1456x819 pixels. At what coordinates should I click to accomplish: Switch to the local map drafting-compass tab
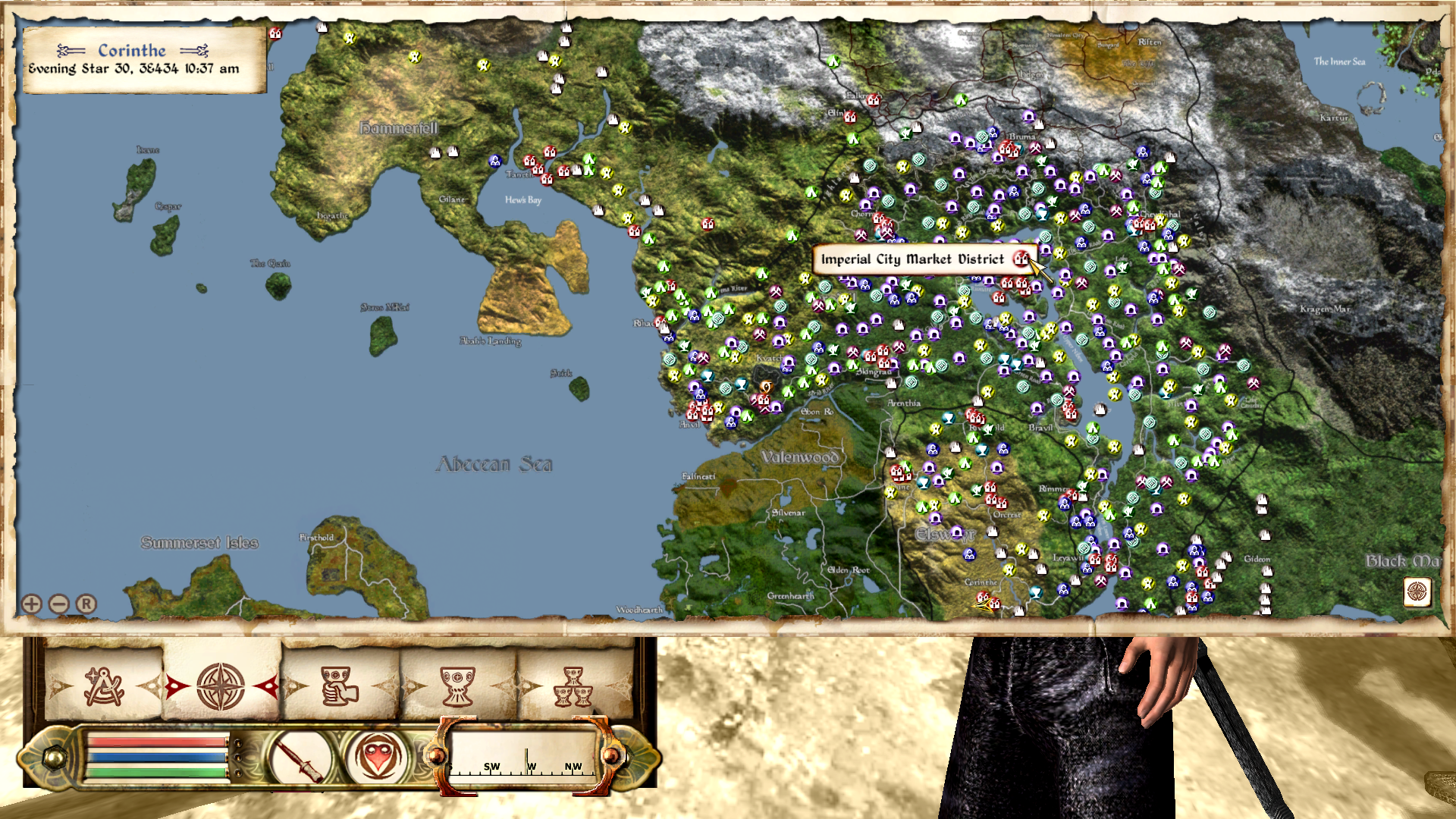coord(104,686)
